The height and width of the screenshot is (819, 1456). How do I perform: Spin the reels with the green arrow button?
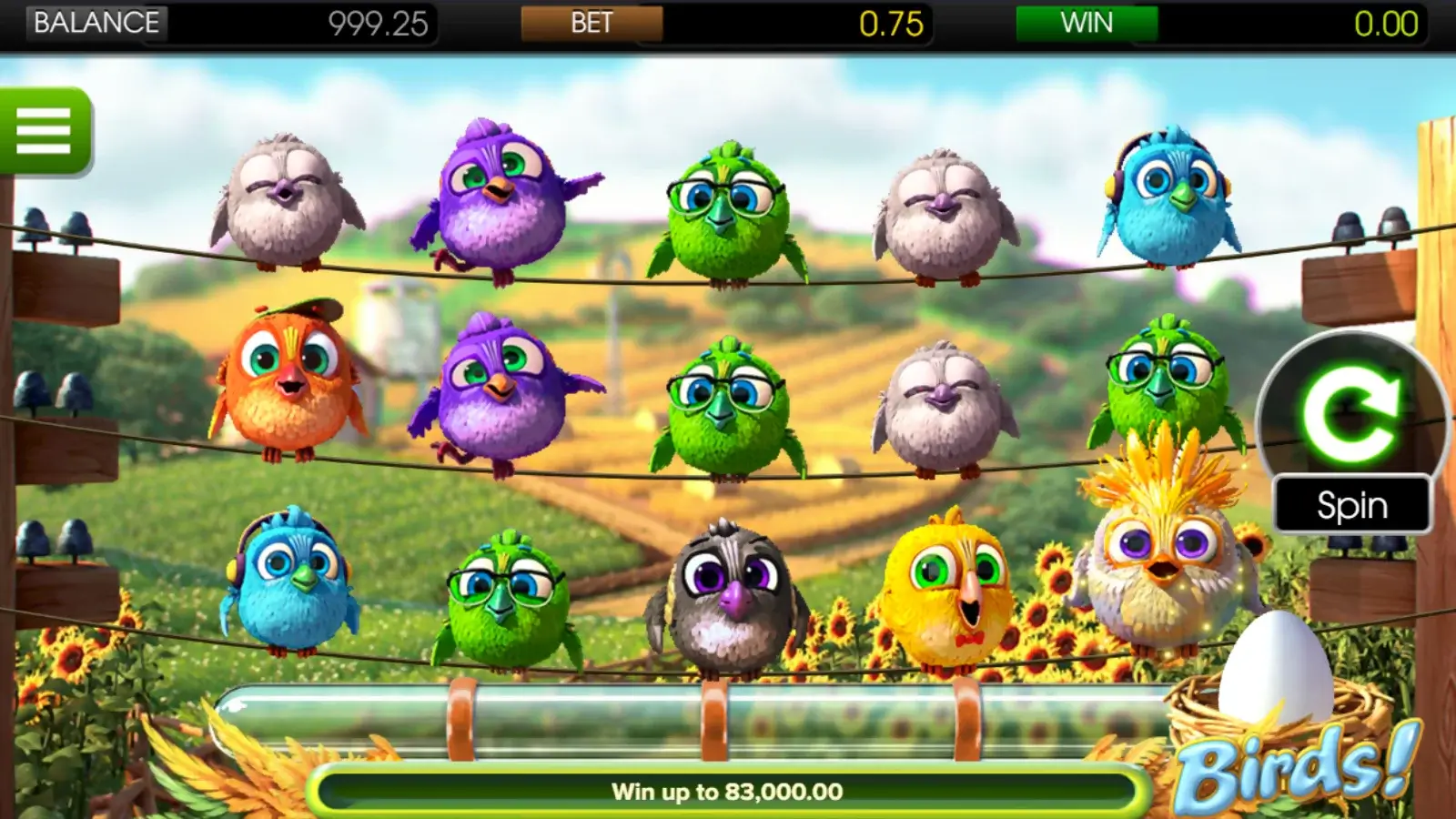(1350, 415)
